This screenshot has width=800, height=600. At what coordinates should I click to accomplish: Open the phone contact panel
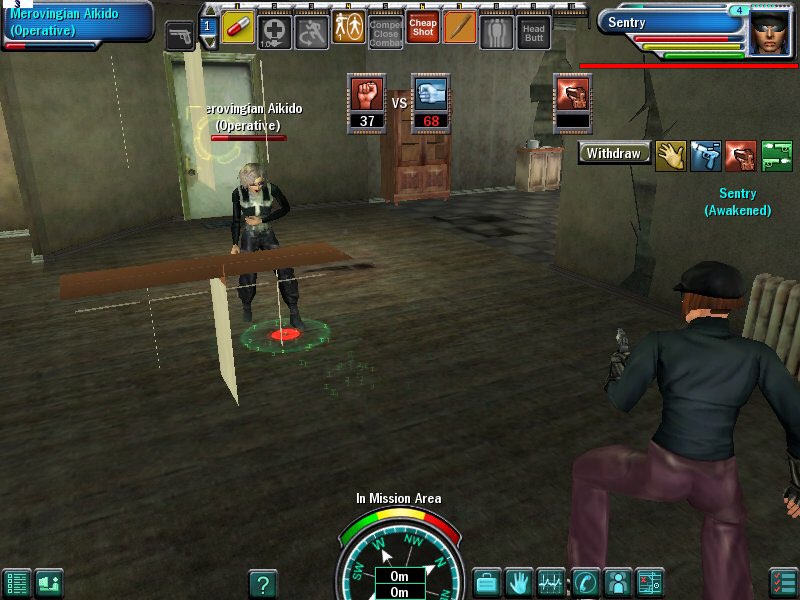click(585, 581)
